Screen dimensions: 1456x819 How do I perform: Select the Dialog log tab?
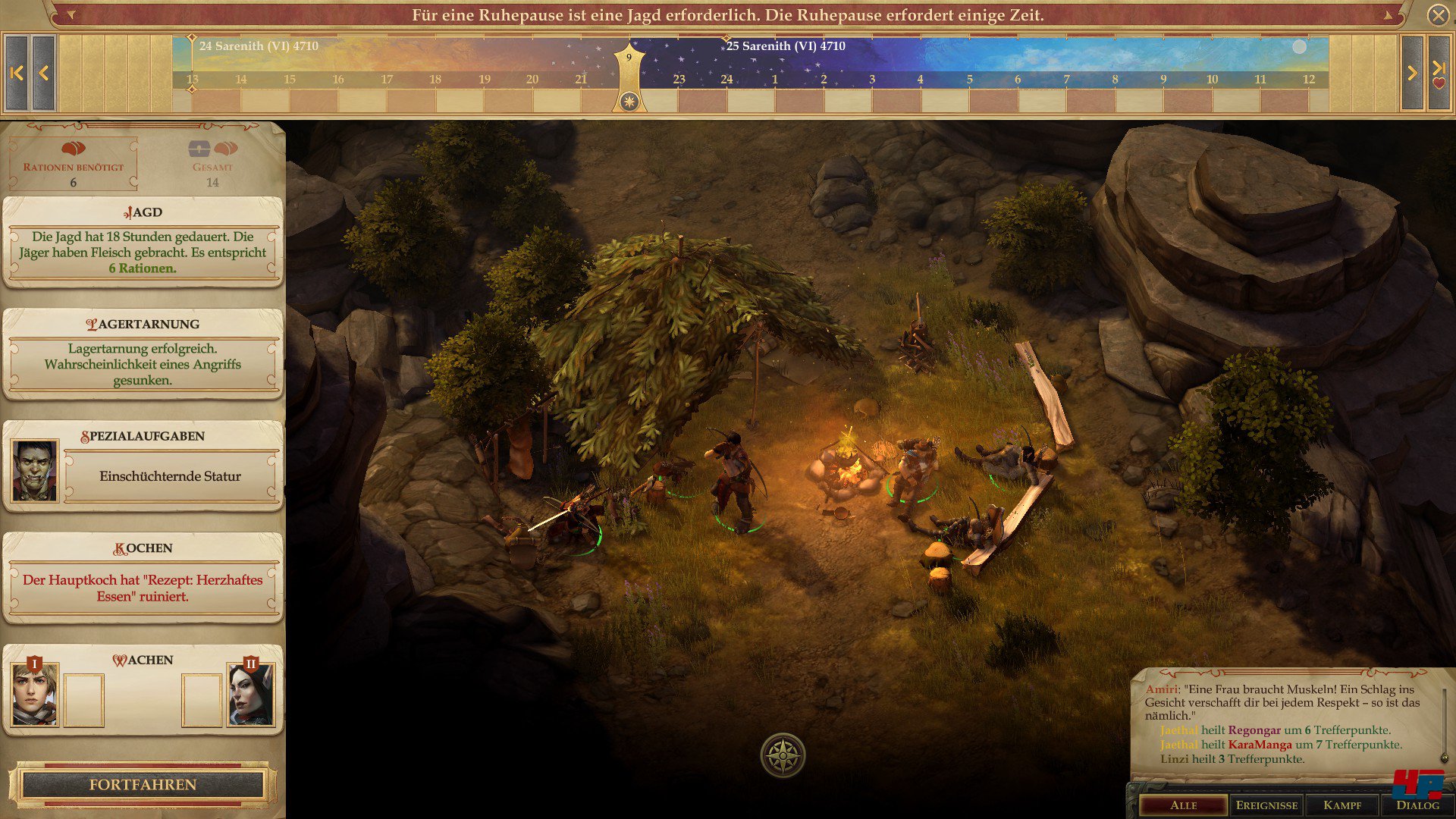[1417, 805]
